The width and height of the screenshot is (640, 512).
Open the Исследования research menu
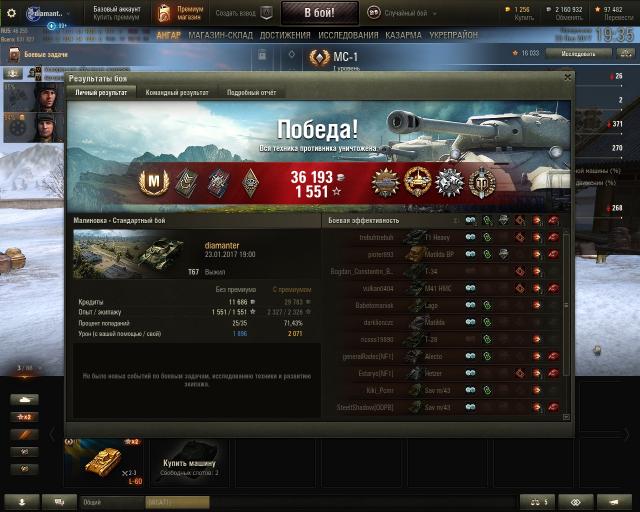click(x=348, y=35)
